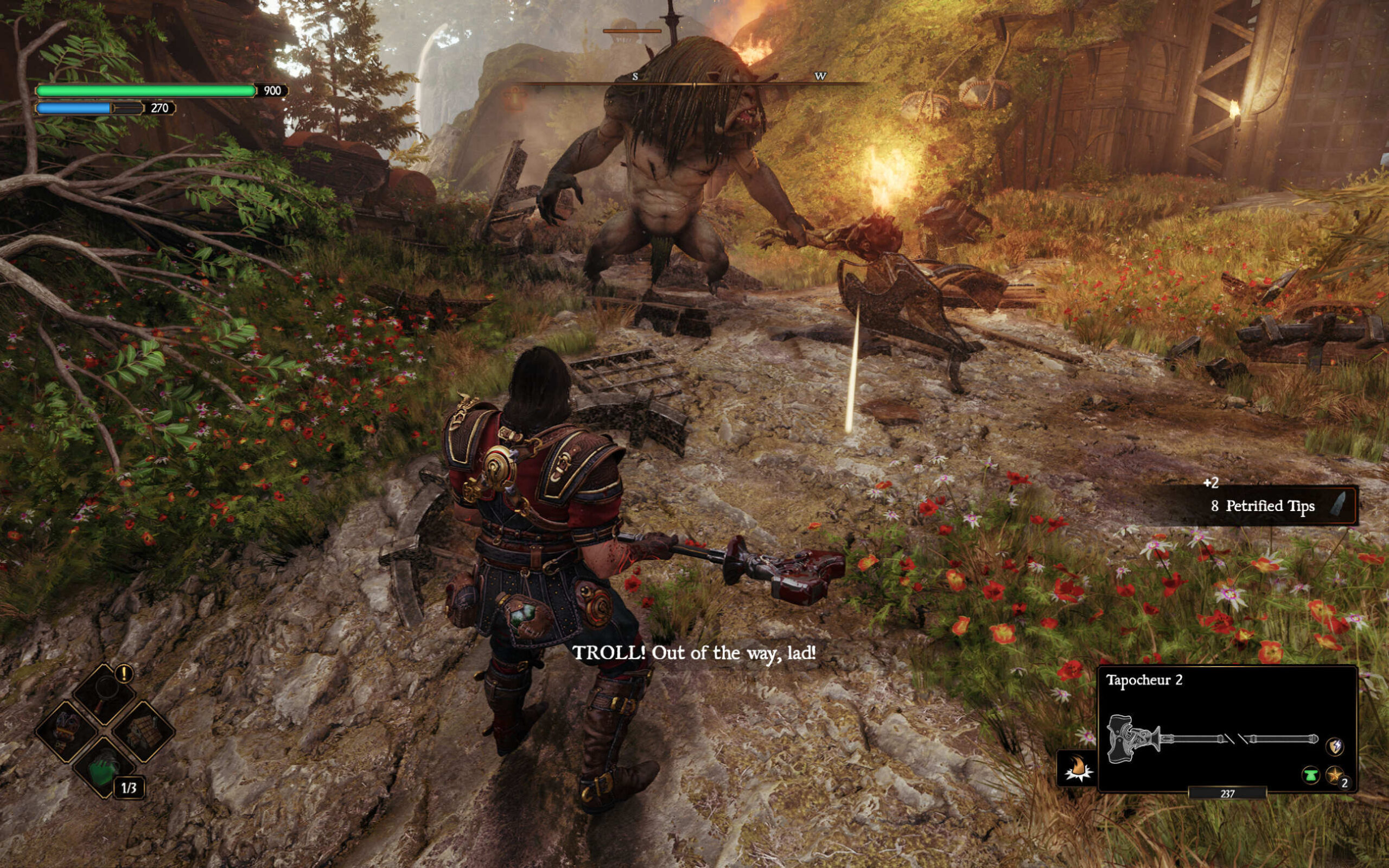This screenshot has width=1389, height=868.
Task: Expand the 1/3 potion counter badge
Action: (x=130, y=788)
